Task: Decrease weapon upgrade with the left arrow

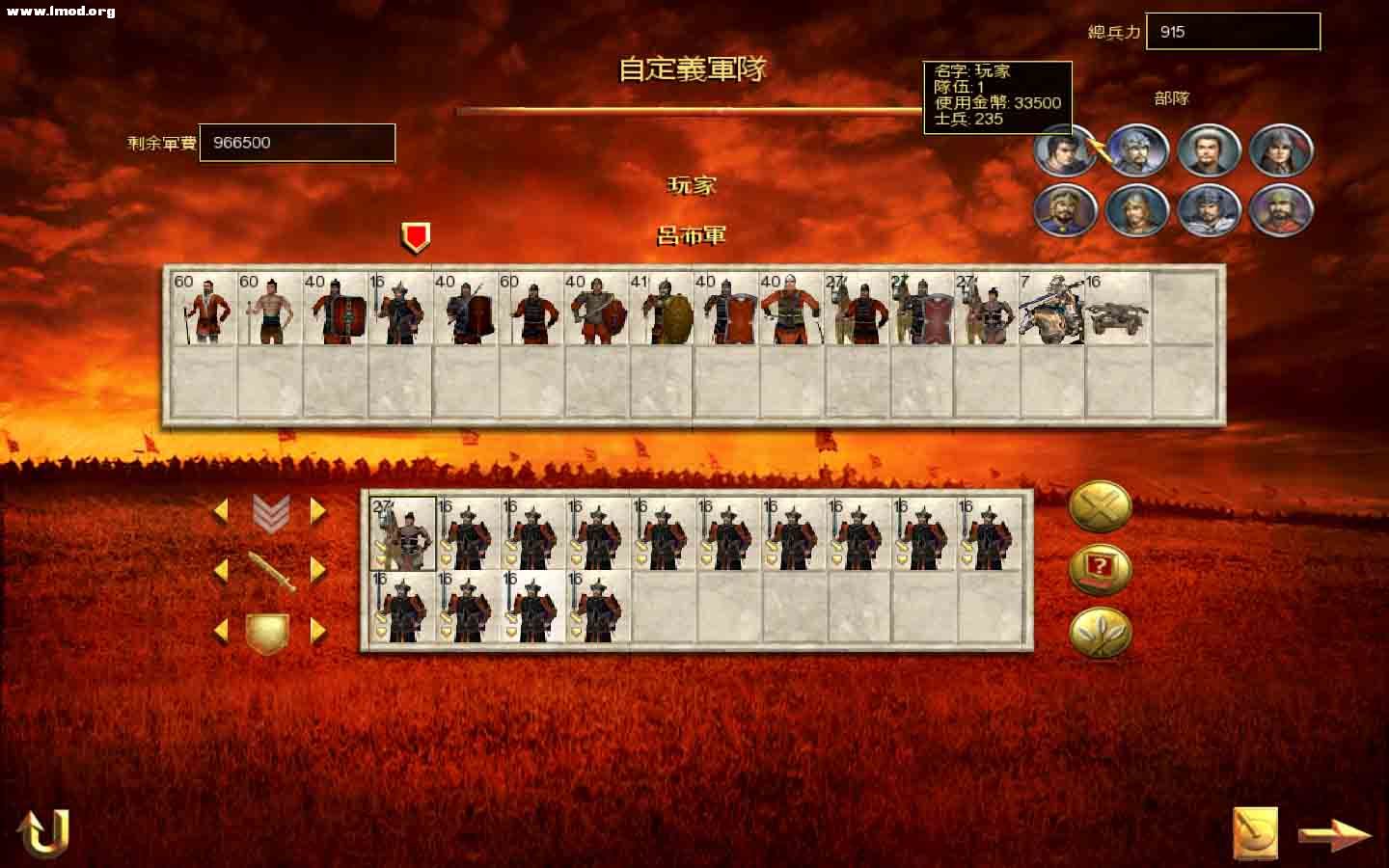Action: pyautogui.click(x=223, y=569)
